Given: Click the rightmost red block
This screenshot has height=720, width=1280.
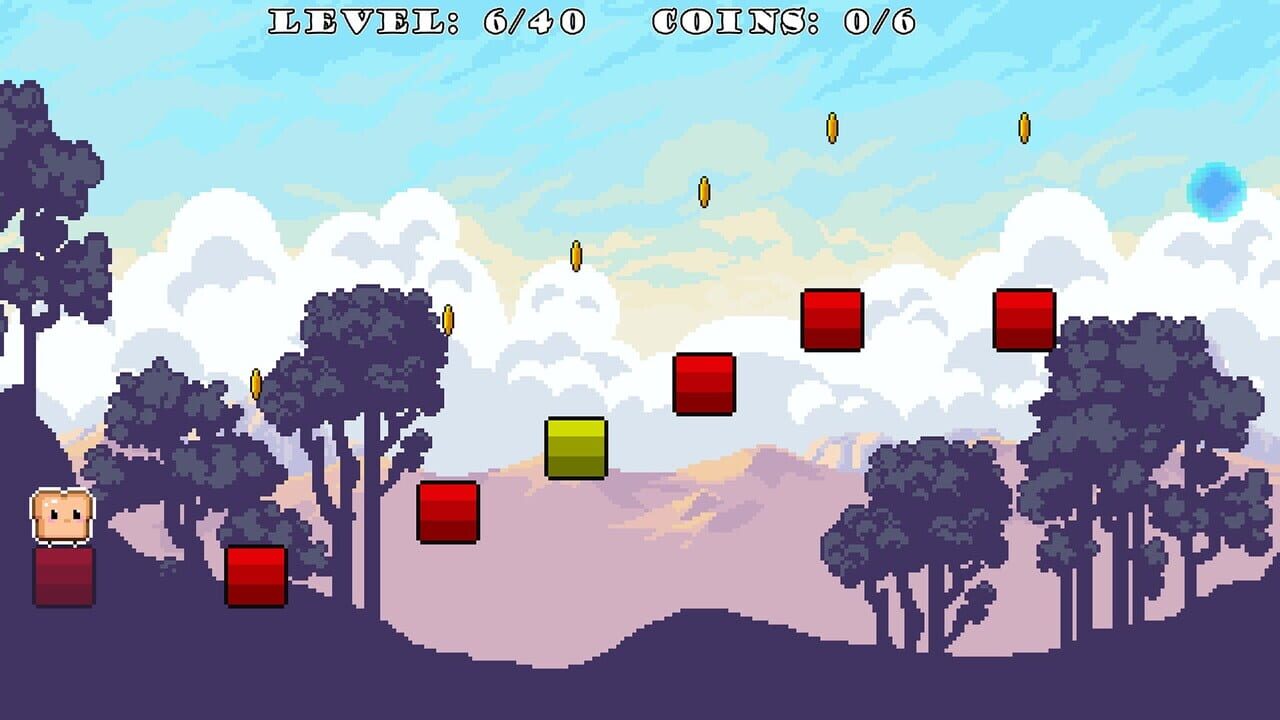Looking at the screenshot, I should click(1022, 320).
